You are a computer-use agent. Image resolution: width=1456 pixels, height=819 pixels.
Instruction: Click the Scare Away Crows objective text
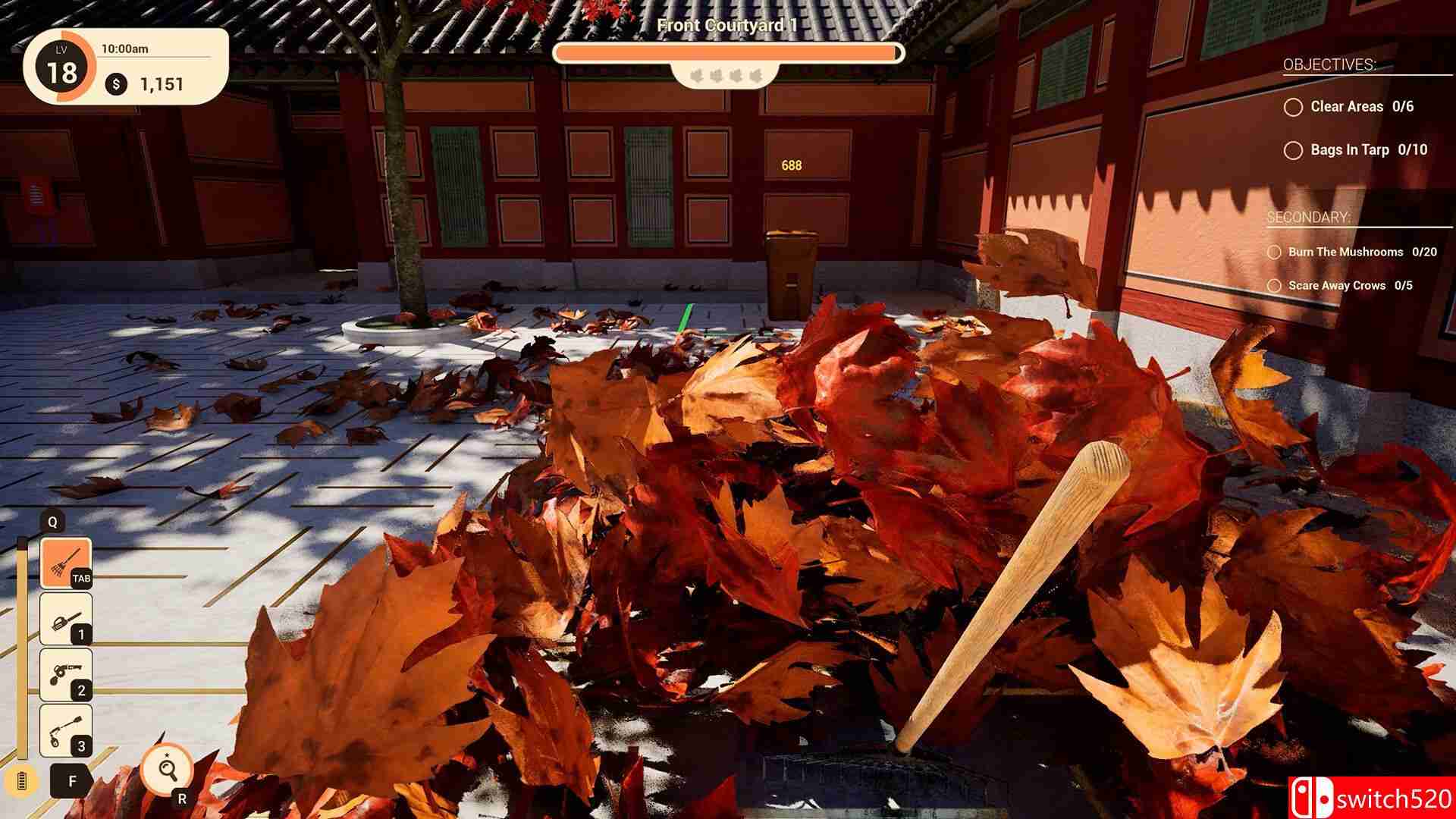[x=1338, y=285]
